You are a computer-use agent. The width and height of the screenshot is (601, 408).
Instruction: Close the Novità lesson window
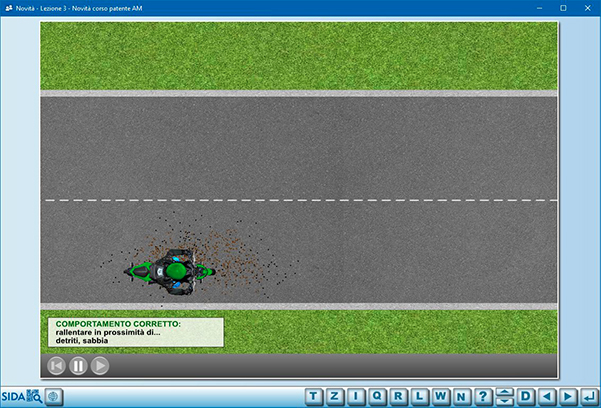click(587, 8)
